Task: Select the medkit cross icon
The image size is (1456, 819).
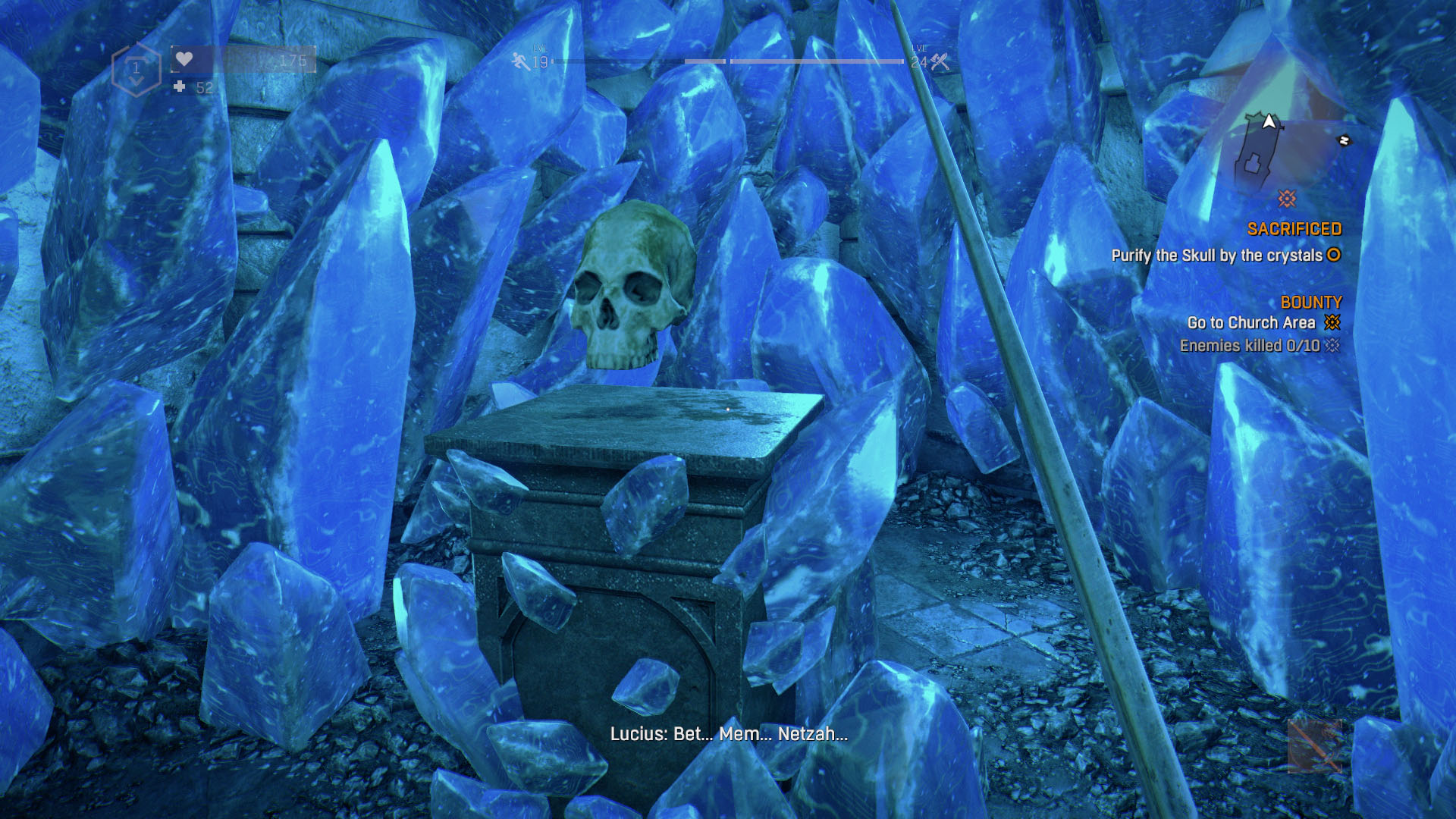Action: (179, 87)
